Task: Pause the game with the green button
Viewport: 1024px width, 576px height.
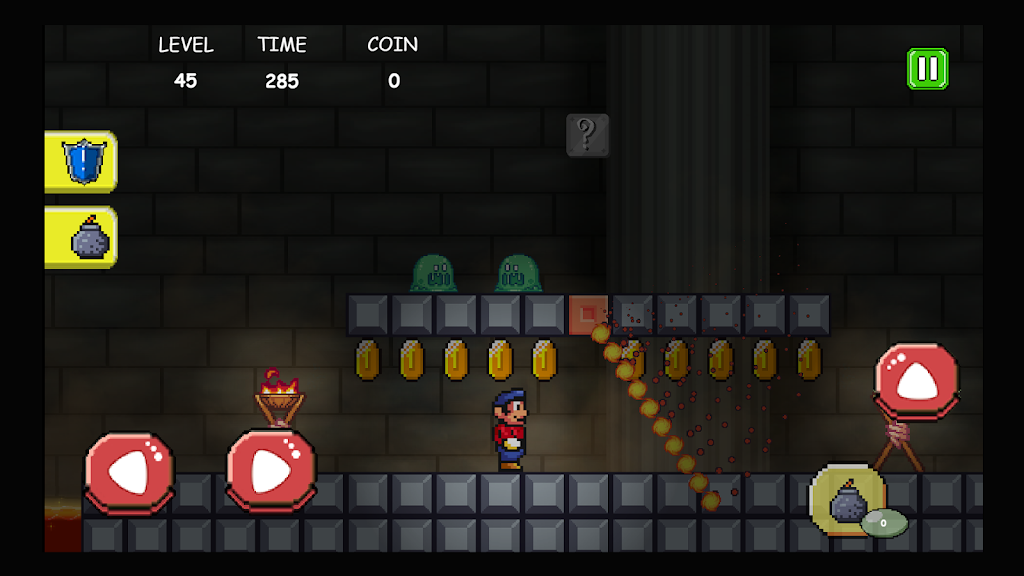Action: coord(927,69)
